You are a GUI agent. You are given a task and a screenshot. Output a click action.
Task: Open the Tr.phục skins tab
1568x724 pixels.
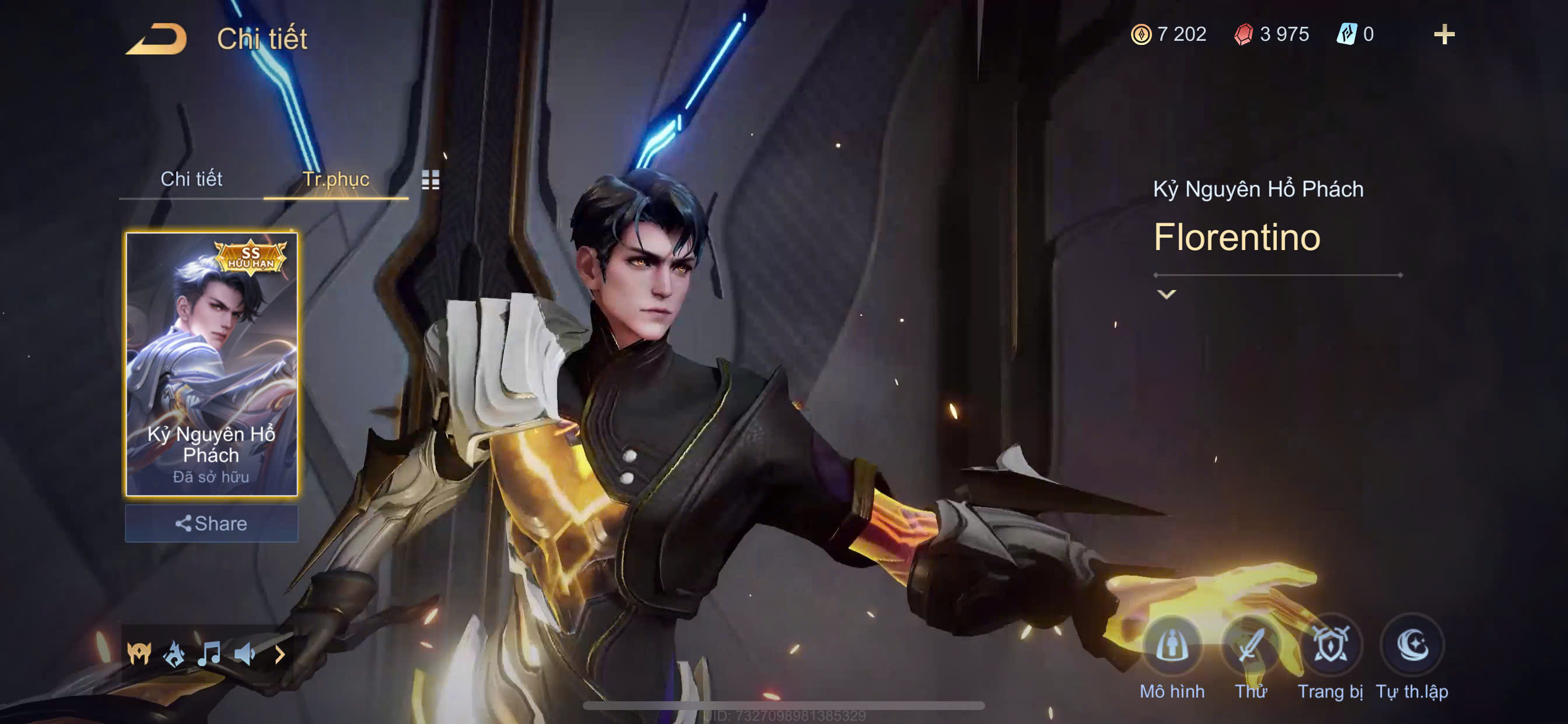335,179
